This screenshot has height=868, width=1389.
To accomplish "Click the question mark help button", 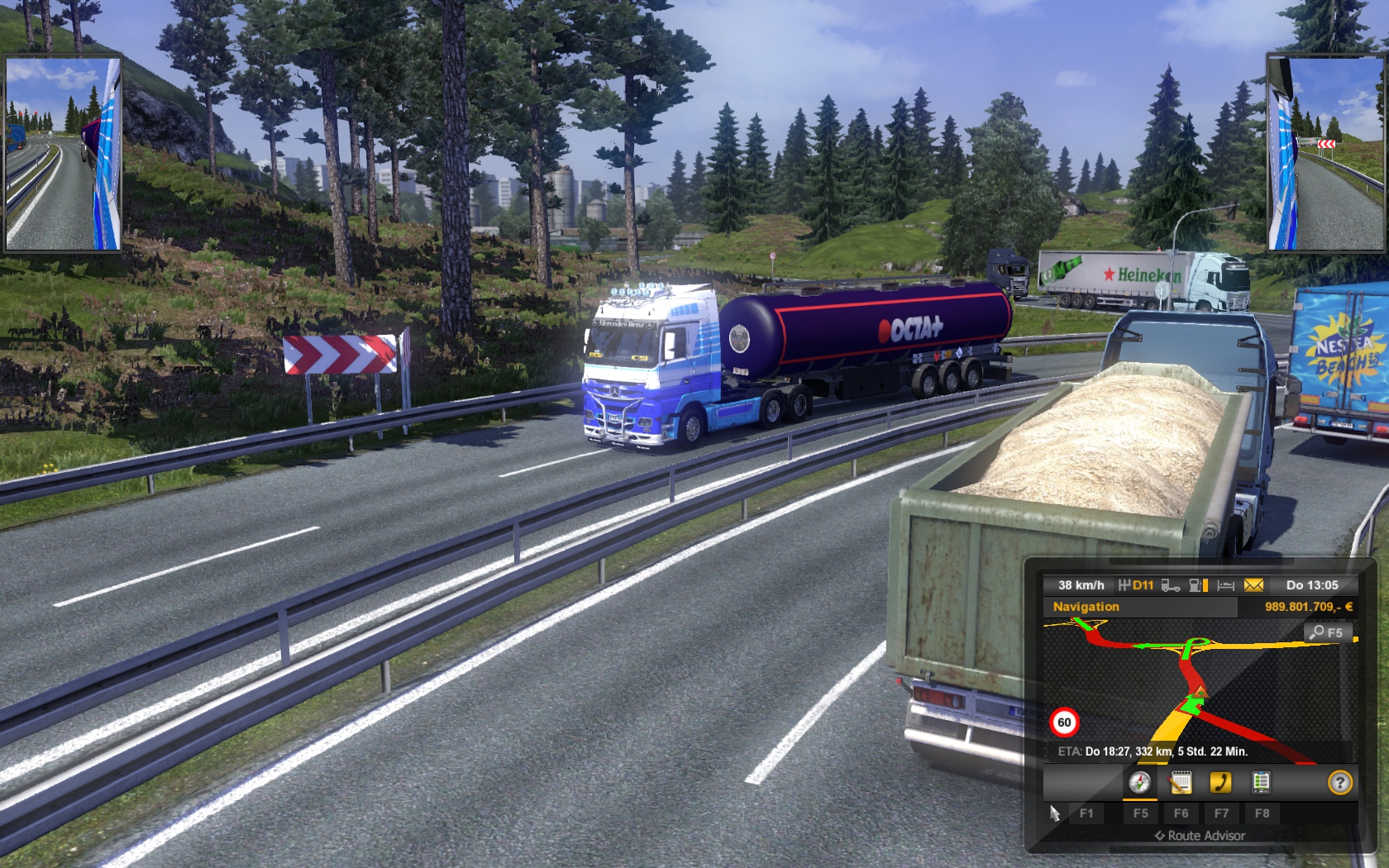I will (x=1339, y=782).
